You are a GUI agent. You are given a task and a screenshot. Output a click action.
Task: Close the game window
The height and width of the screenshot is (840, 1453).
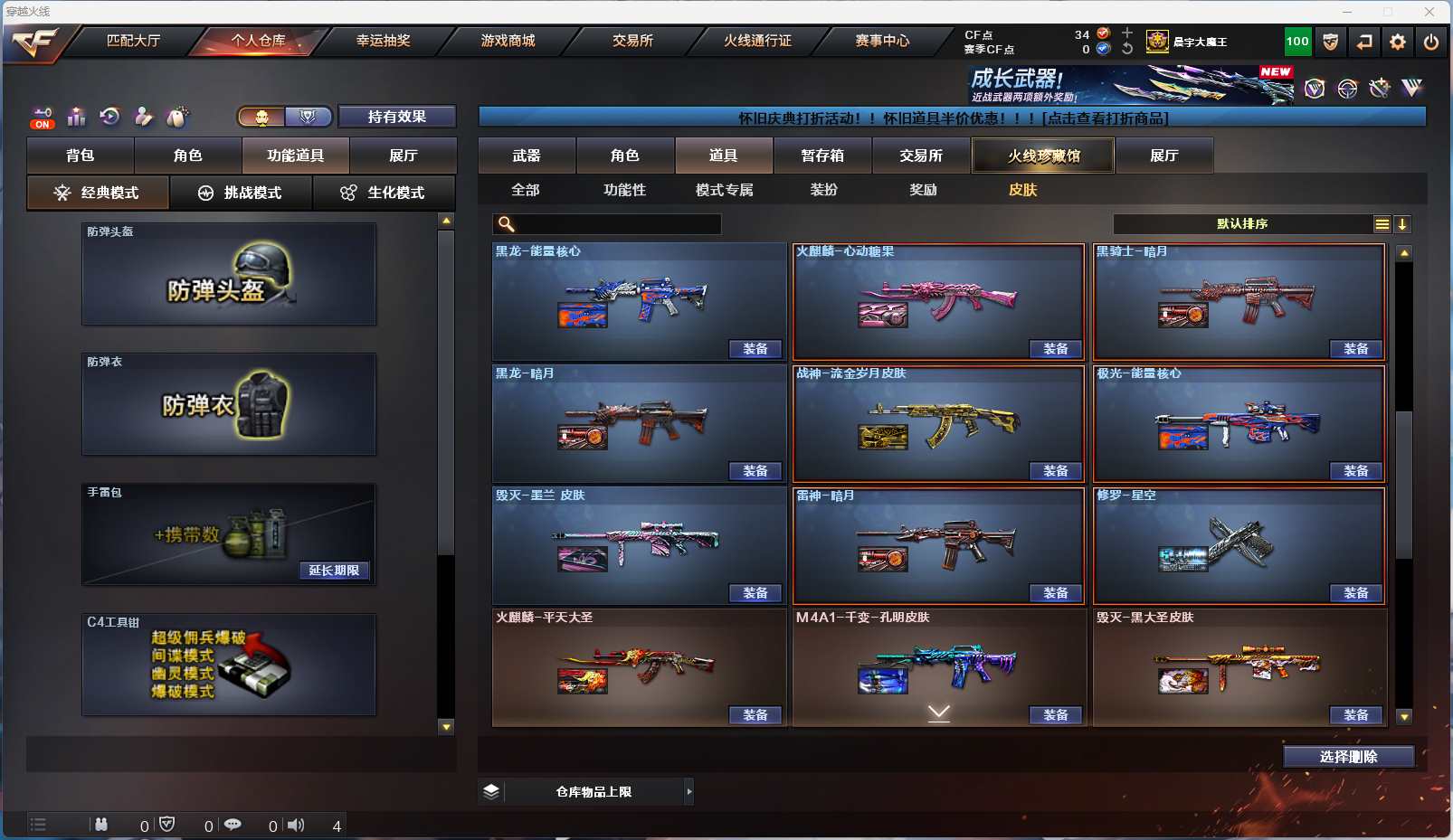[1429, 12]
